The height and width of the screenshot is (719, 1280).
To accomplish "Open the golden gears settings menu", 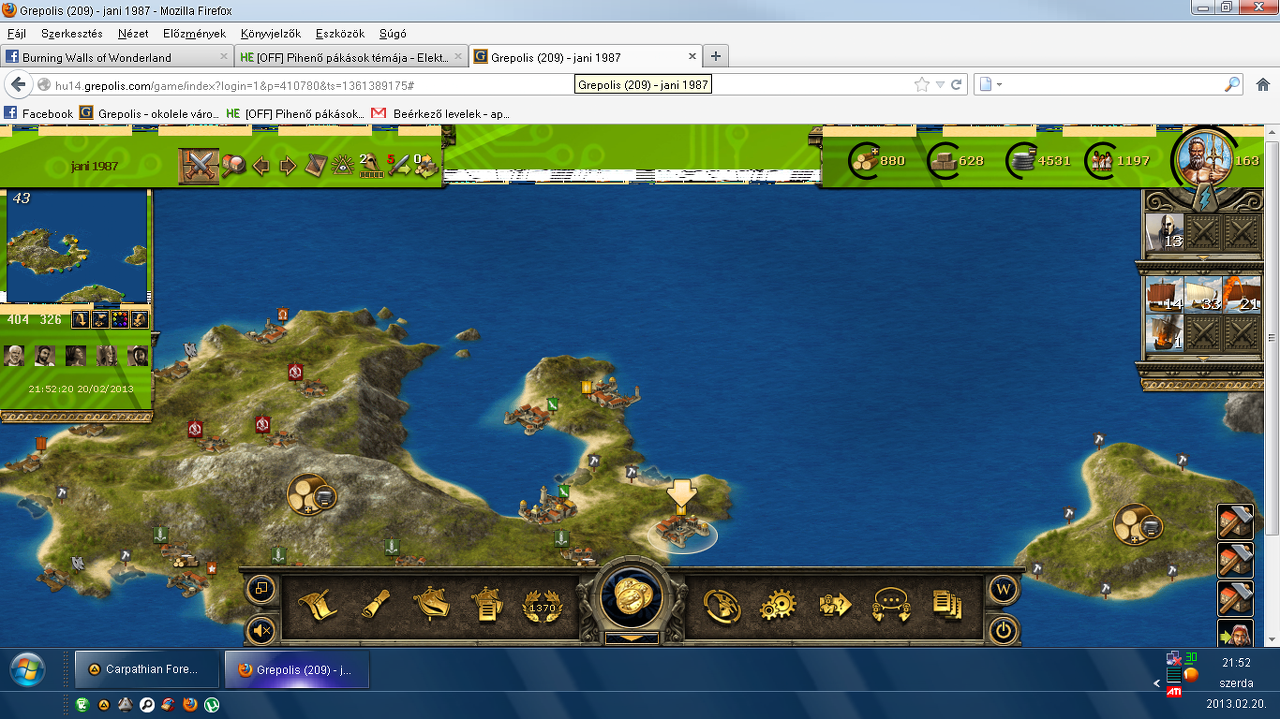I will [776, 605].
